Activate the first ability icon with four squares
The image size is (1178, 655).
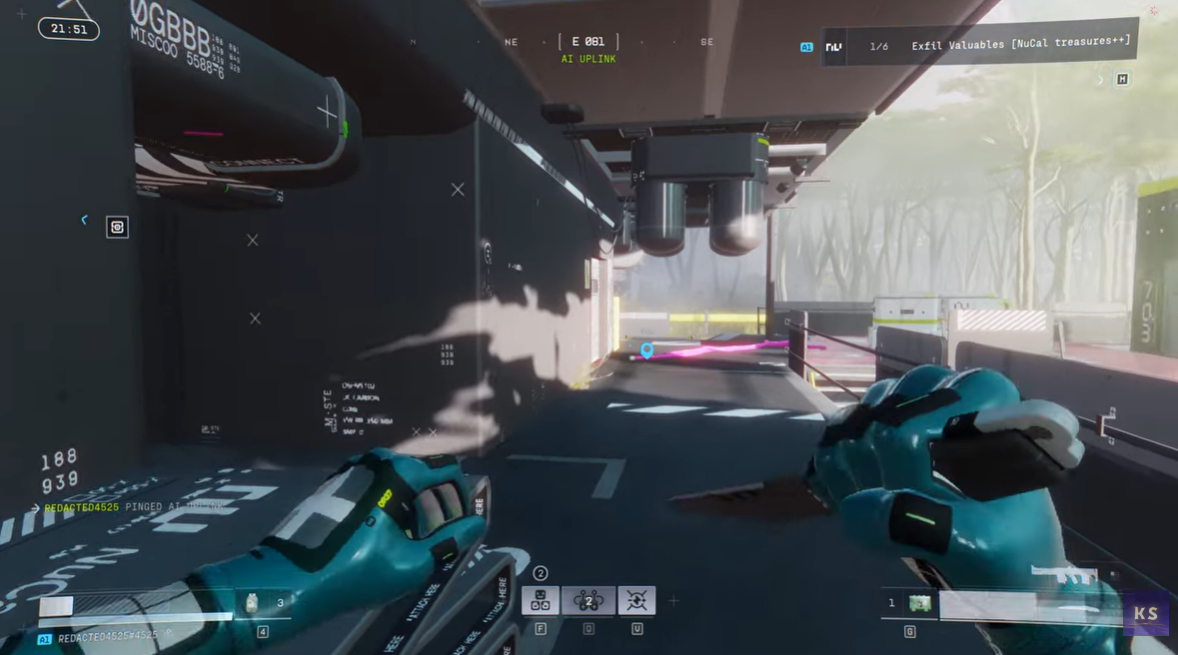pos(540,600)
